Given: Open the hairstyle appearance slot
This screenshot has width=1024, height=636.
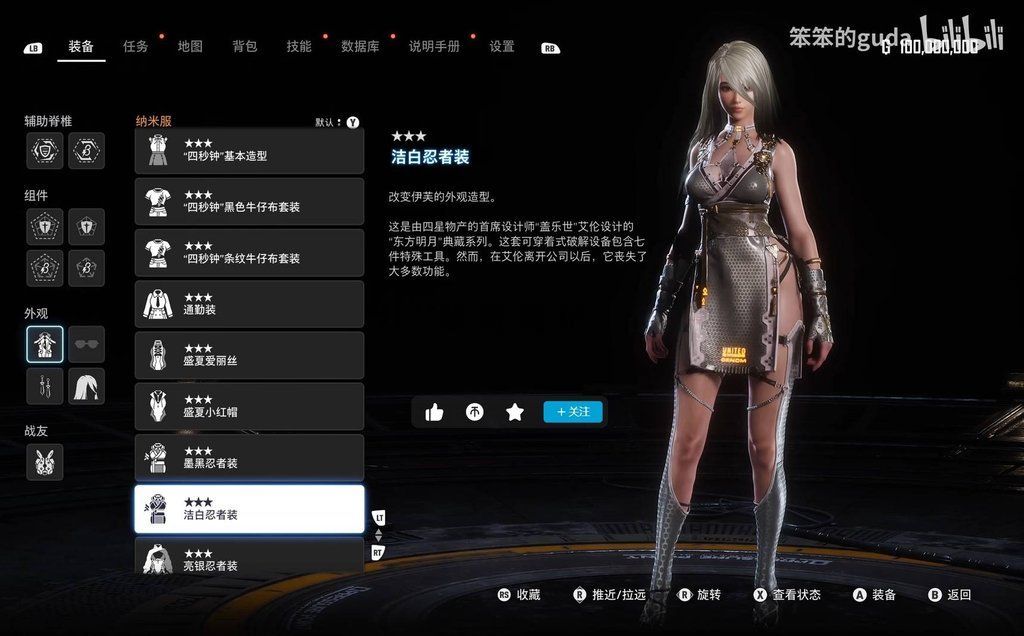Looking at the screenshot, I should (87, 386).
